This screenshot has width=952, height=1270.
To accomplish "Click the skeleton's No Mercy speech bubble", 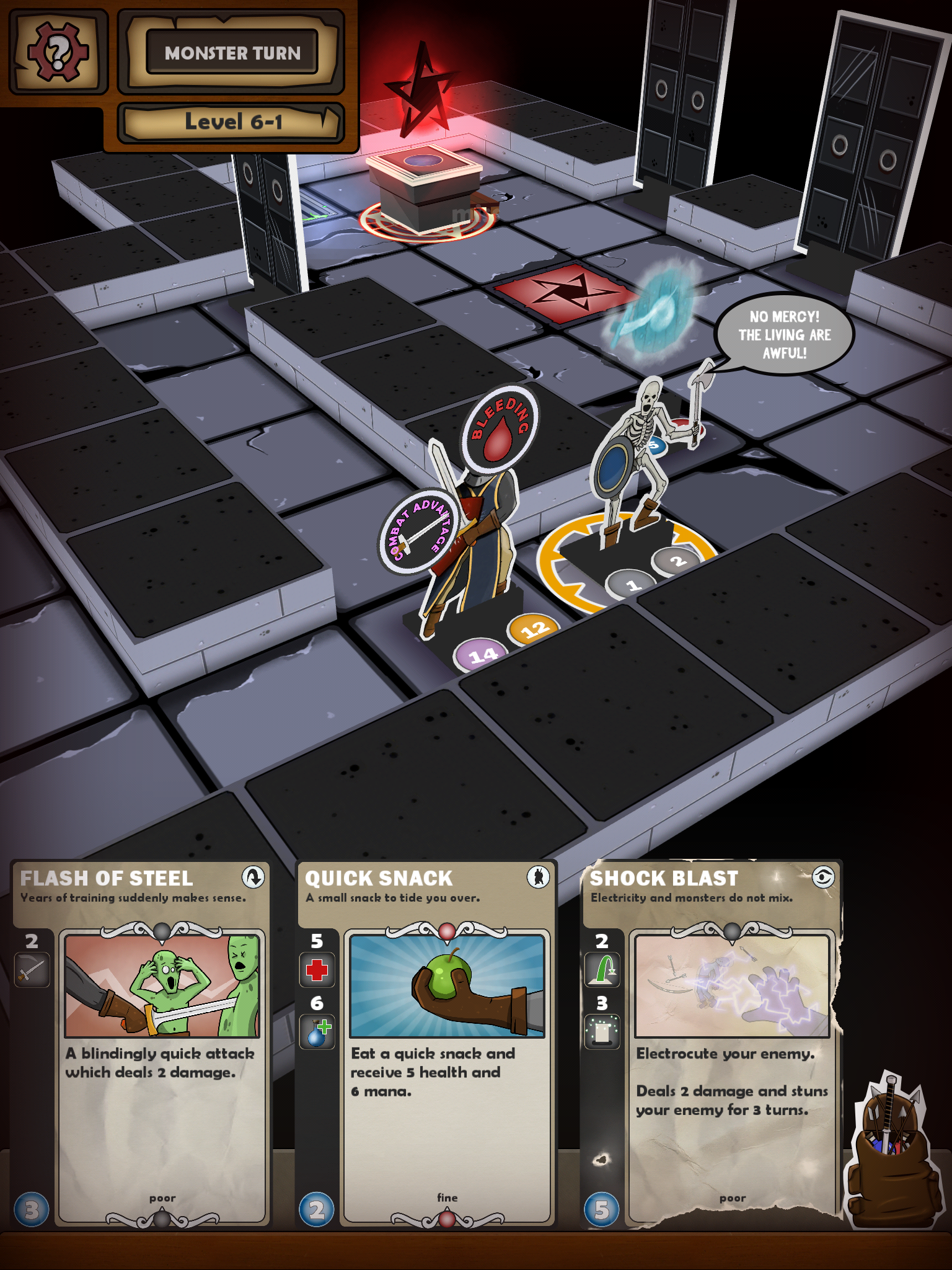I will [786, 335].
